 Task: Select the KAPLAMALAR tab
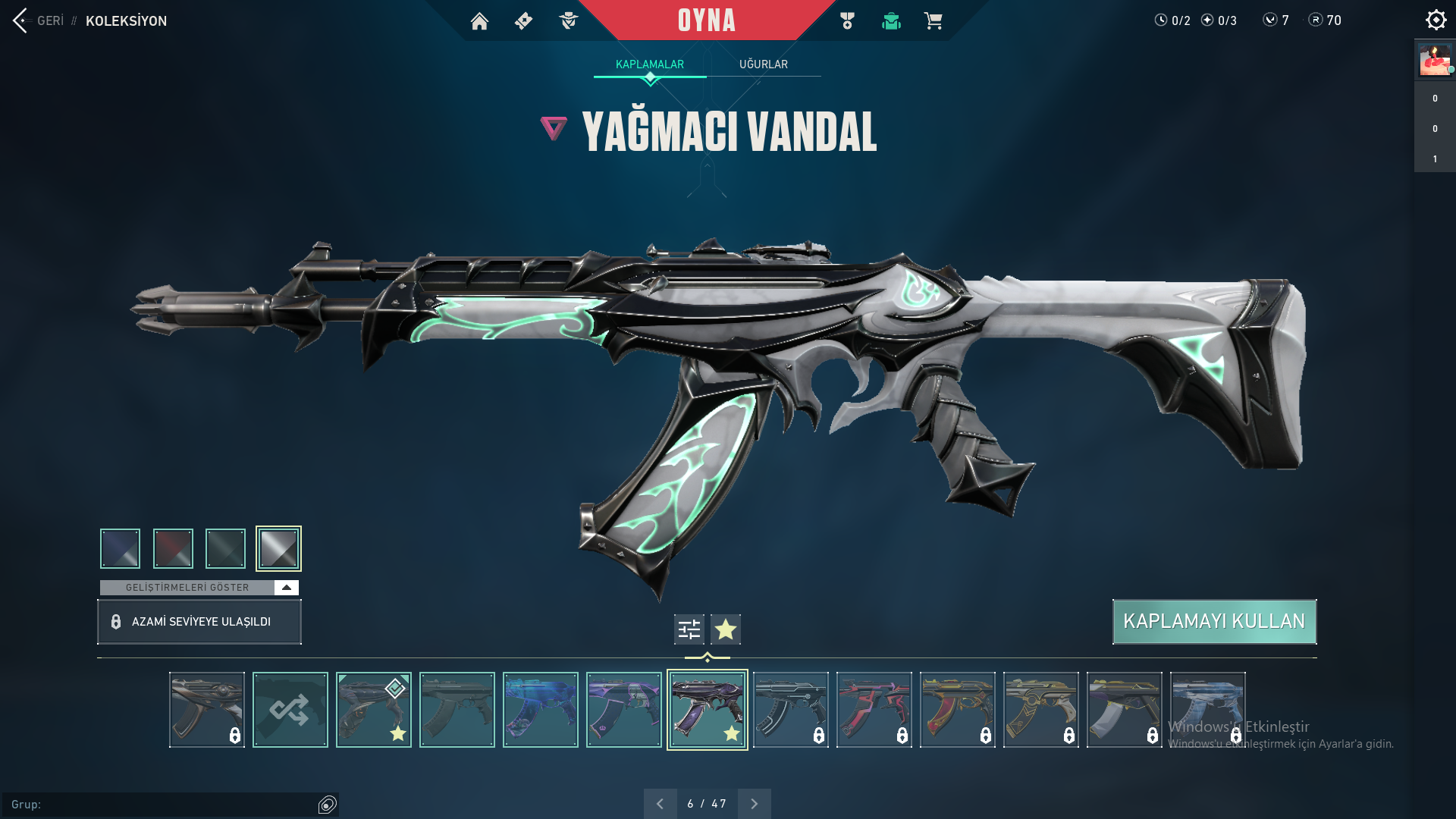[650, 64]
